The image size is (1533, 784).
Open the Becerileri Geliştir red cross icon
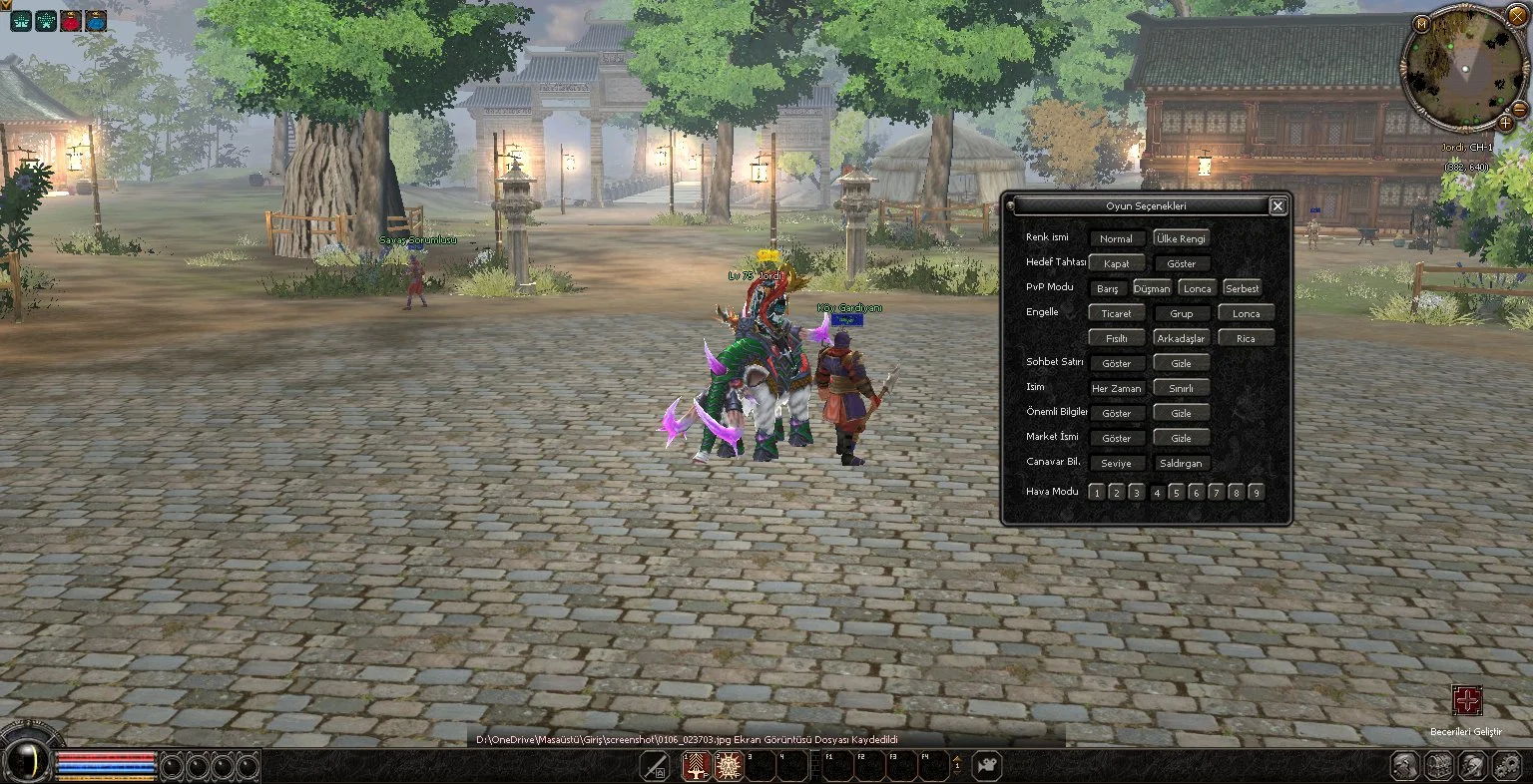[x=1466, y=700]
